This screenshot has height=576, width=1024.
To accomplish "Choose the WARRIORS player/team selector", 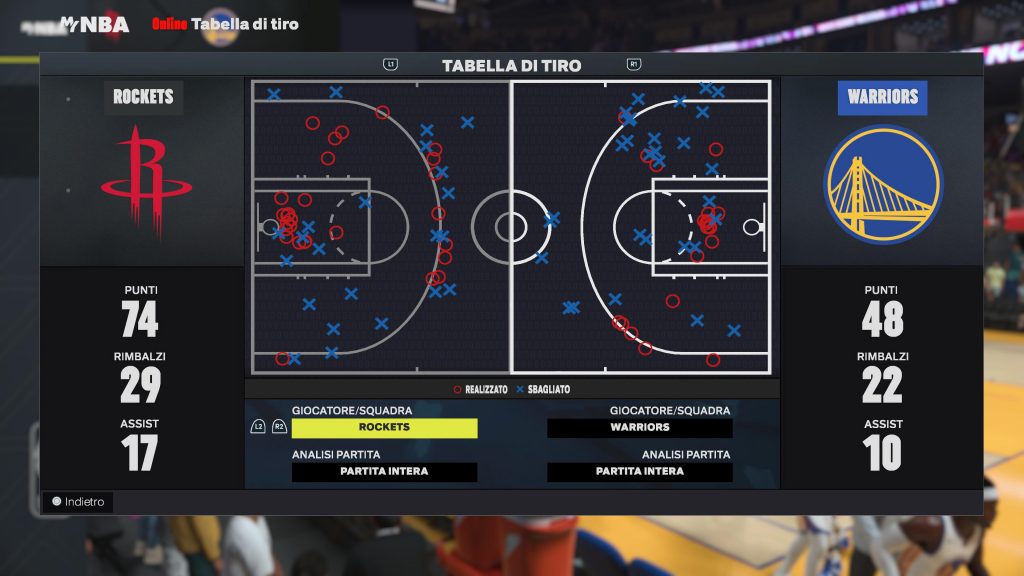I will [x=640, y=428].
